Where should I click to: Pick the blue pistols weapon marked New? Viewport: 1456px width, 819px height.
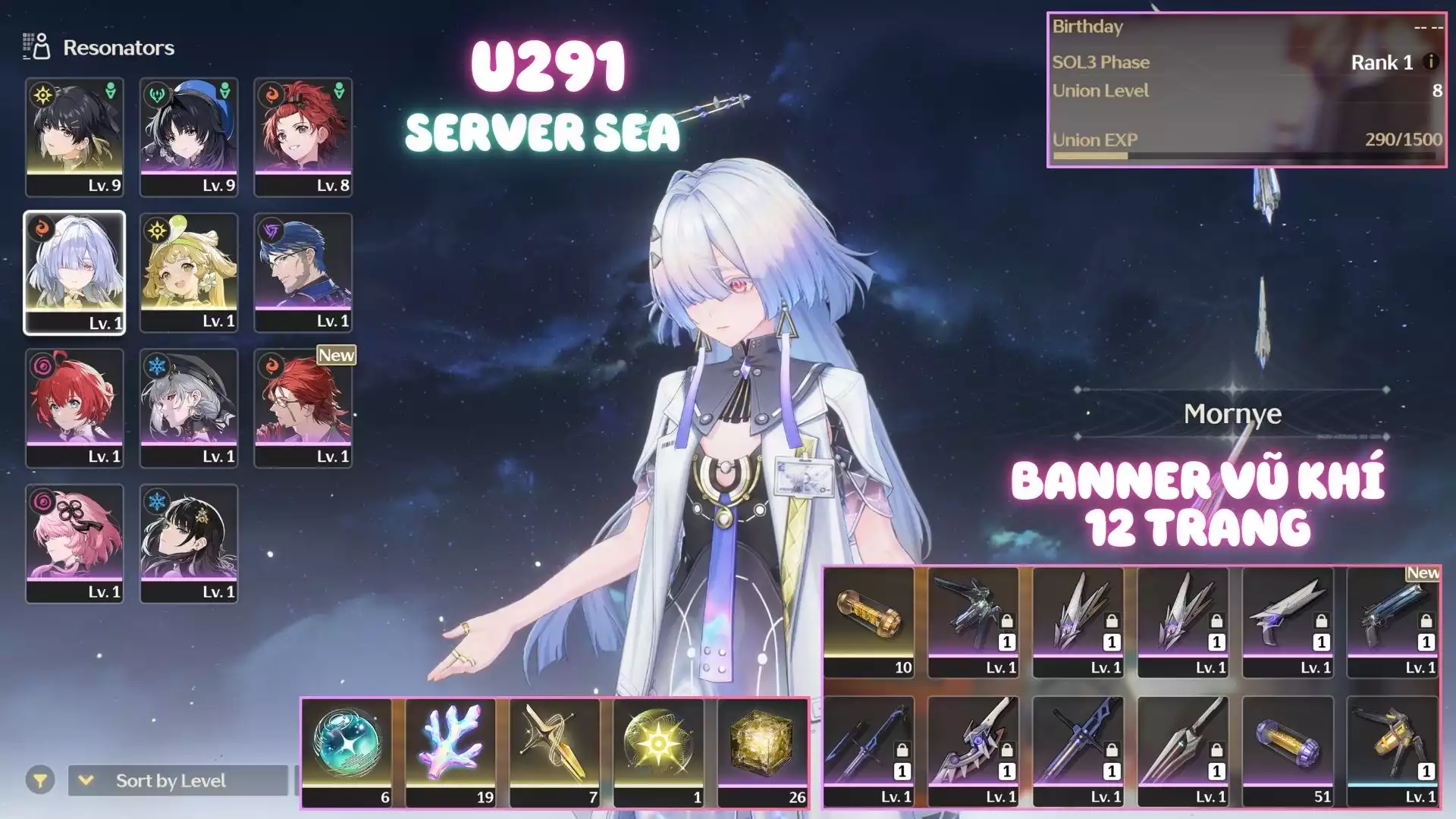1392,621
